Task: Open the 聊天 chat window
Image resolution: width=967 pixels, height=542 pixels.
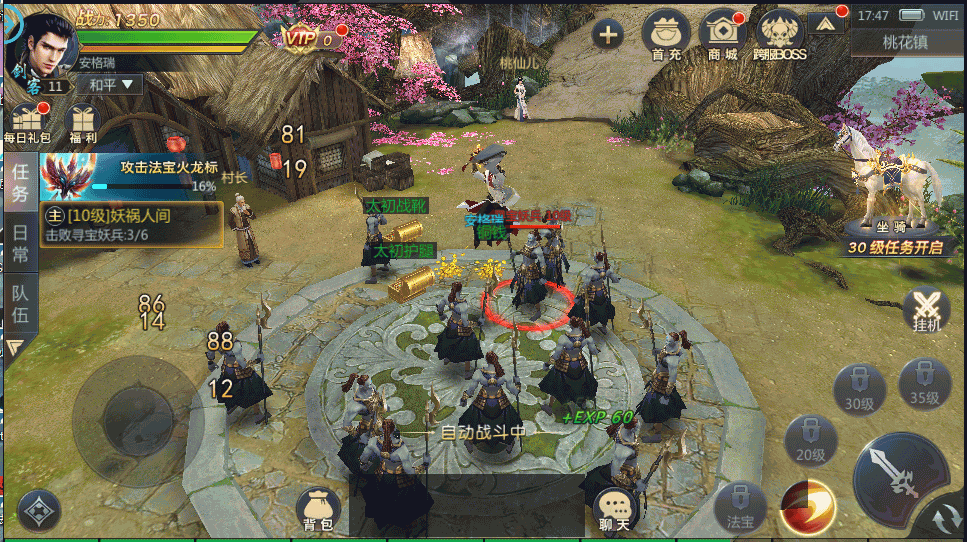Action: pos(615,510)
